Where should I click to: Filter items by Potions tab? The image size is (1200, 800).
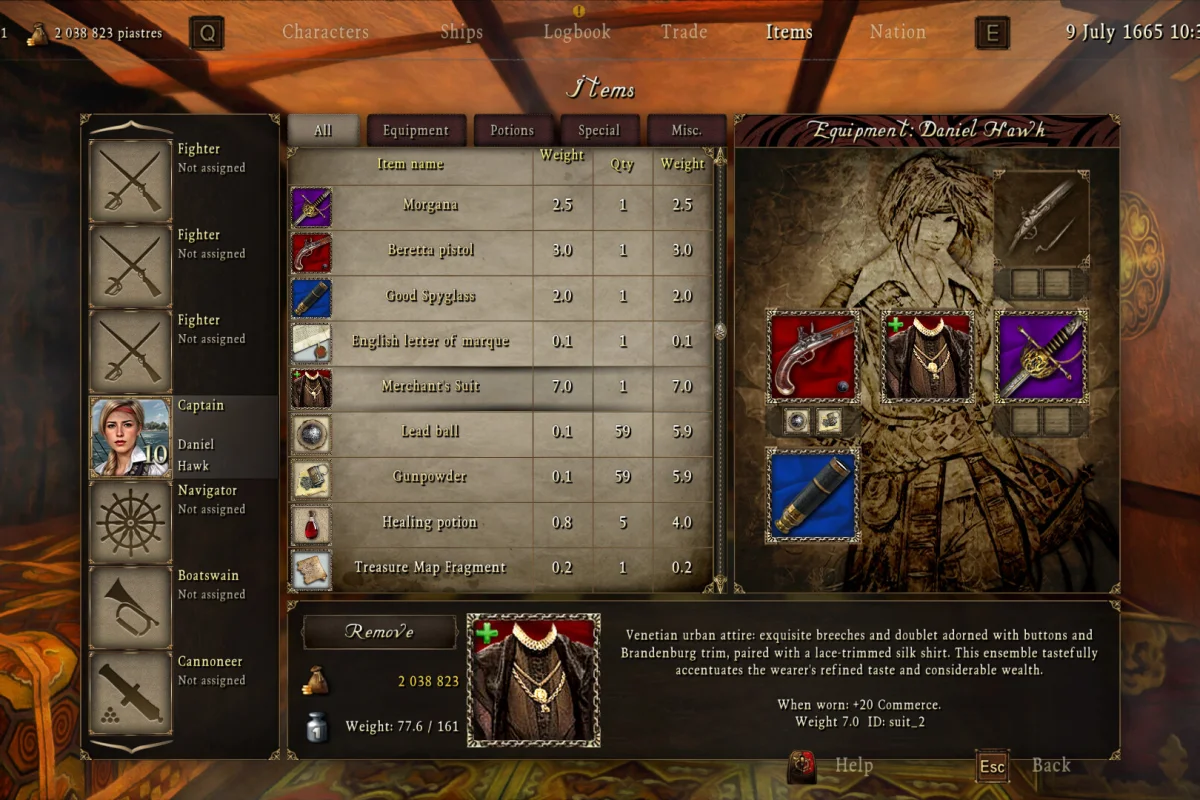coord(511,130)
